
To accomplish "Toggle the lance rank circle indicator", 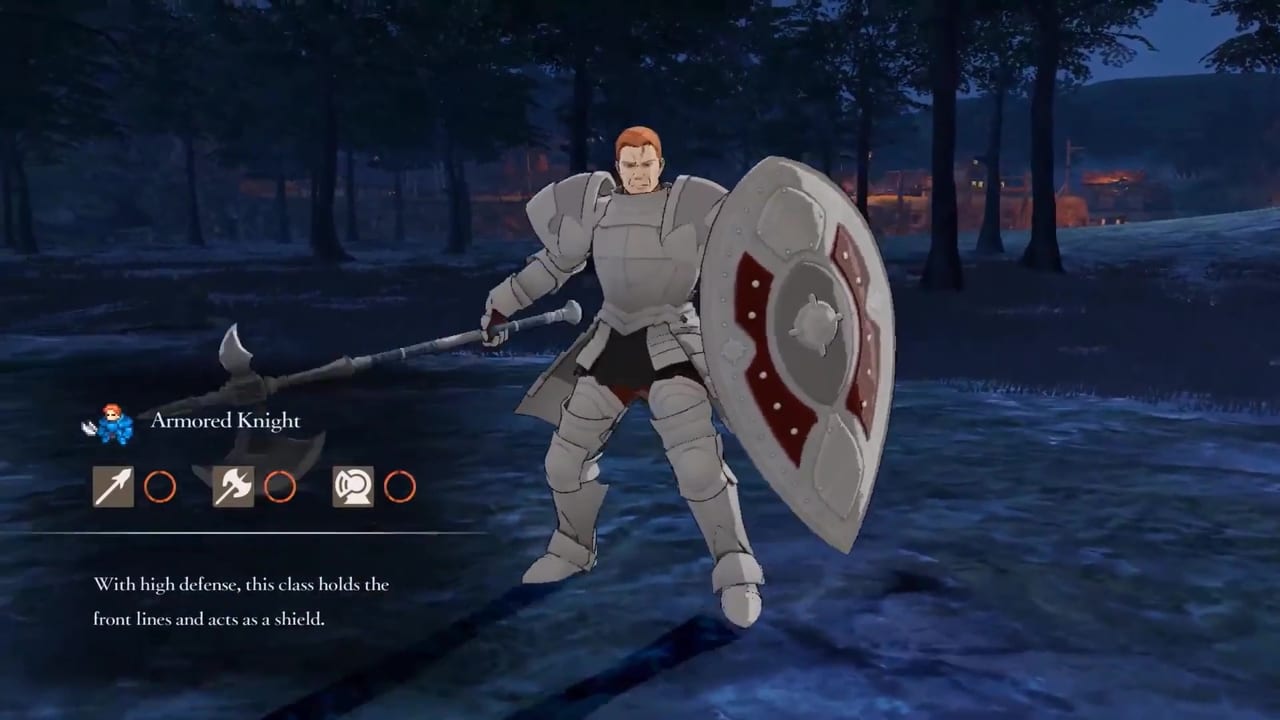I will tap(160, 487).
